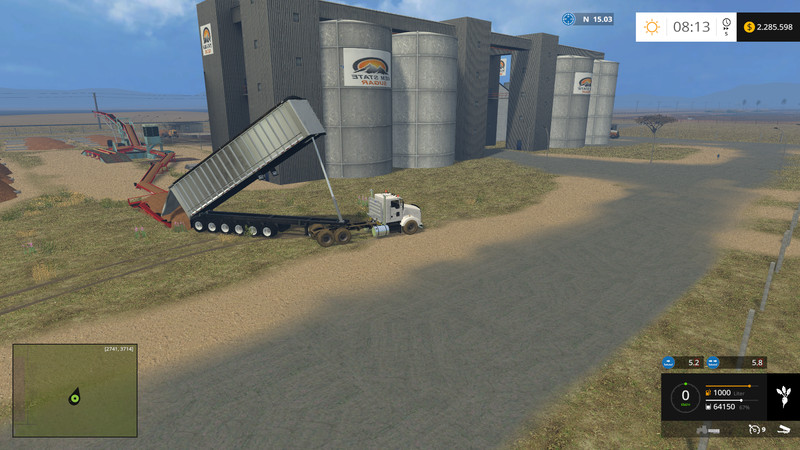Open the minimap in the corner
The height and width of the screenshot is (450, 800).
pyautogui.click(x=74, y=390)
